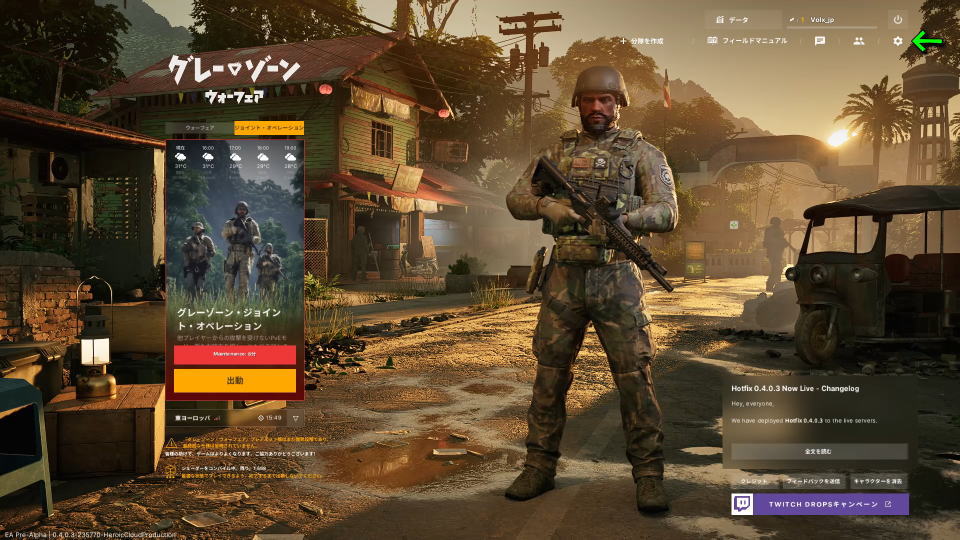
Task: Open the データ menu button
Action: pos(742,19)
